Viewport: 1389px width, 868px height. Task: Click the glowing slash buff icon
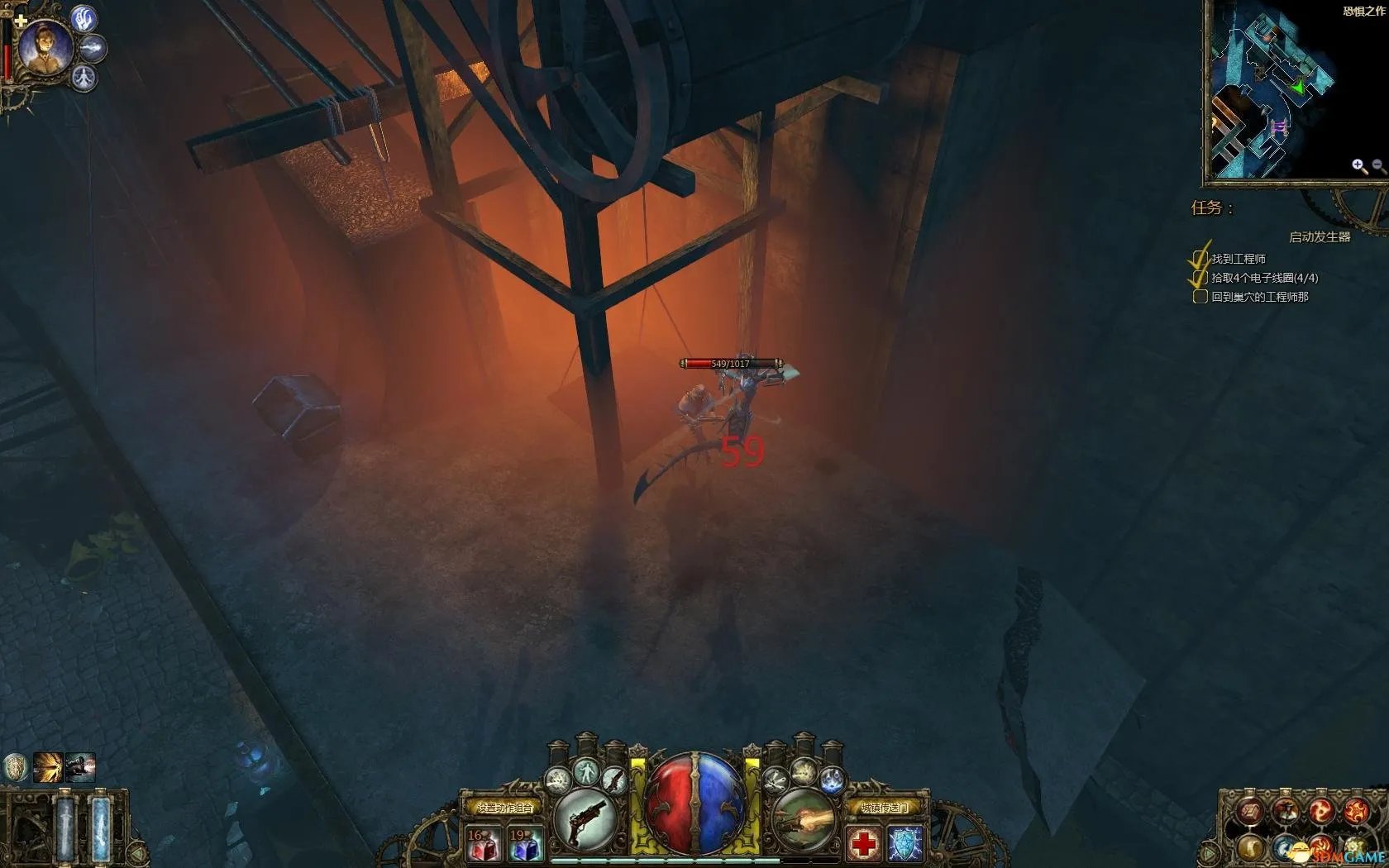[x=48, y=768]
